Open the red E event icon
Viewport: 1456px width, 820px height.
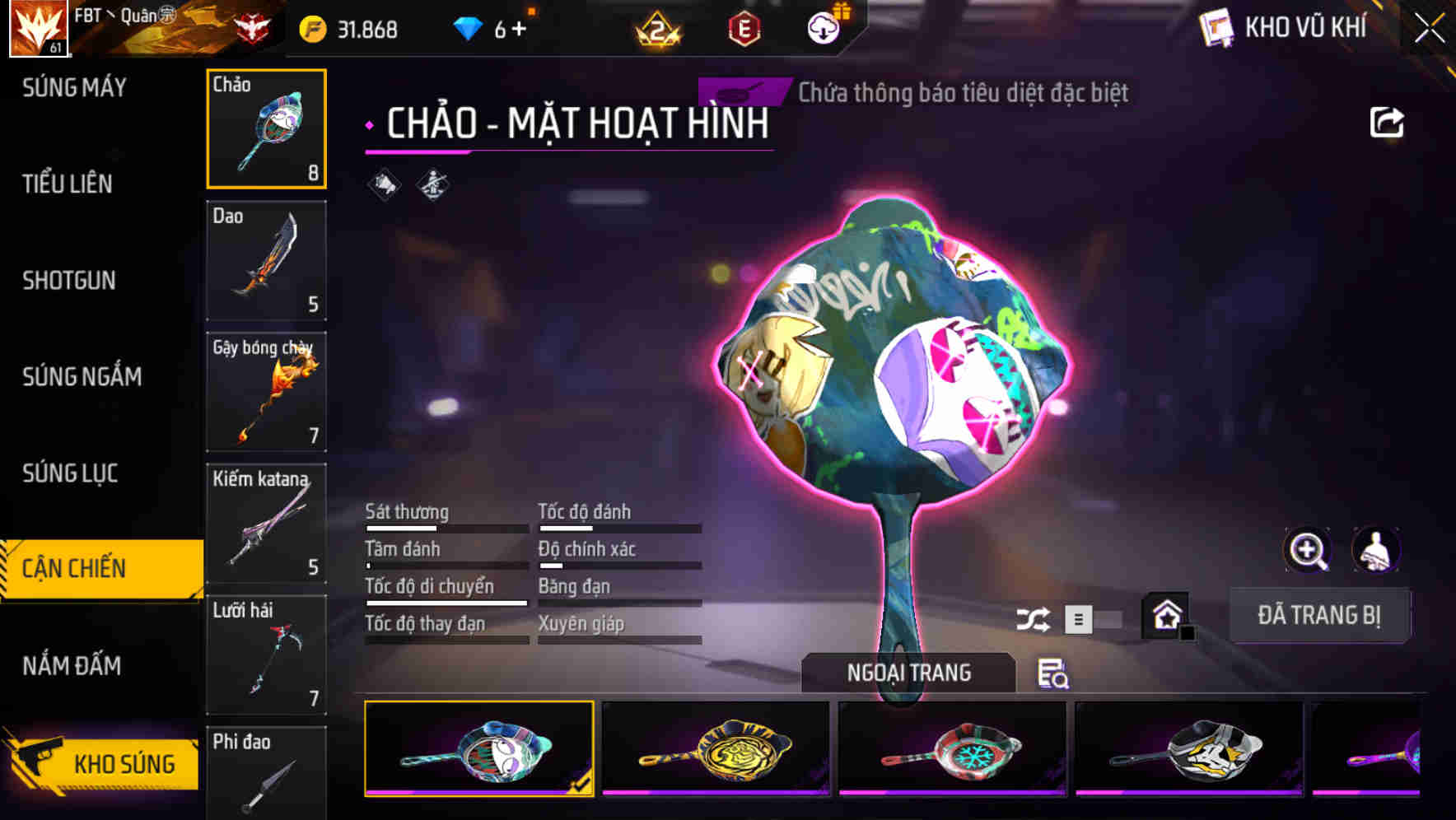pyautogui.click(x=745, y=27)
